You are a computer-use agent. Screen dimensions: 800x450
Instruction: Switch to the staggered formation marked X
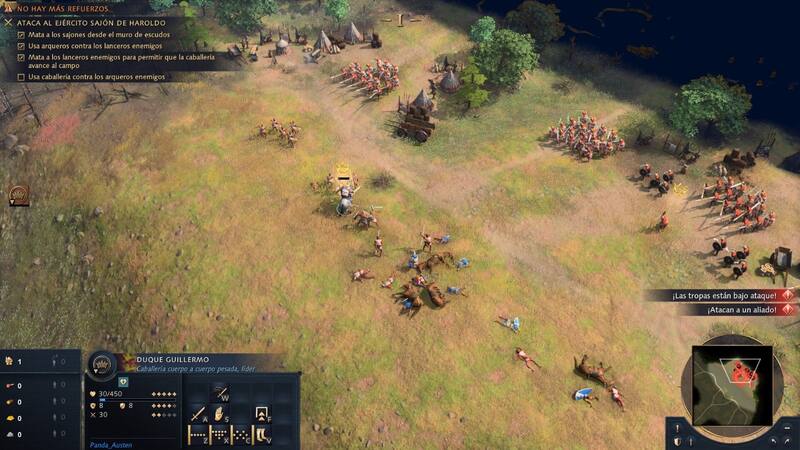pos(219,435)
